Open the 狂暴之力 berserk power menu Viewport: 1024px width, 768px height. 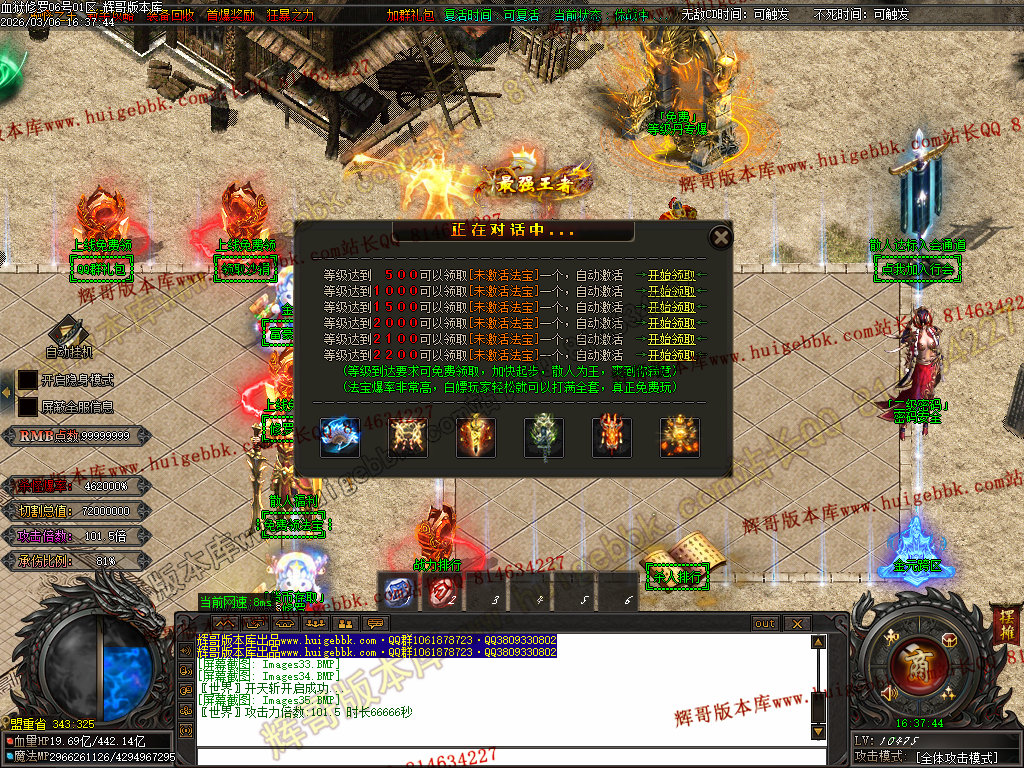tap(291, 16)
